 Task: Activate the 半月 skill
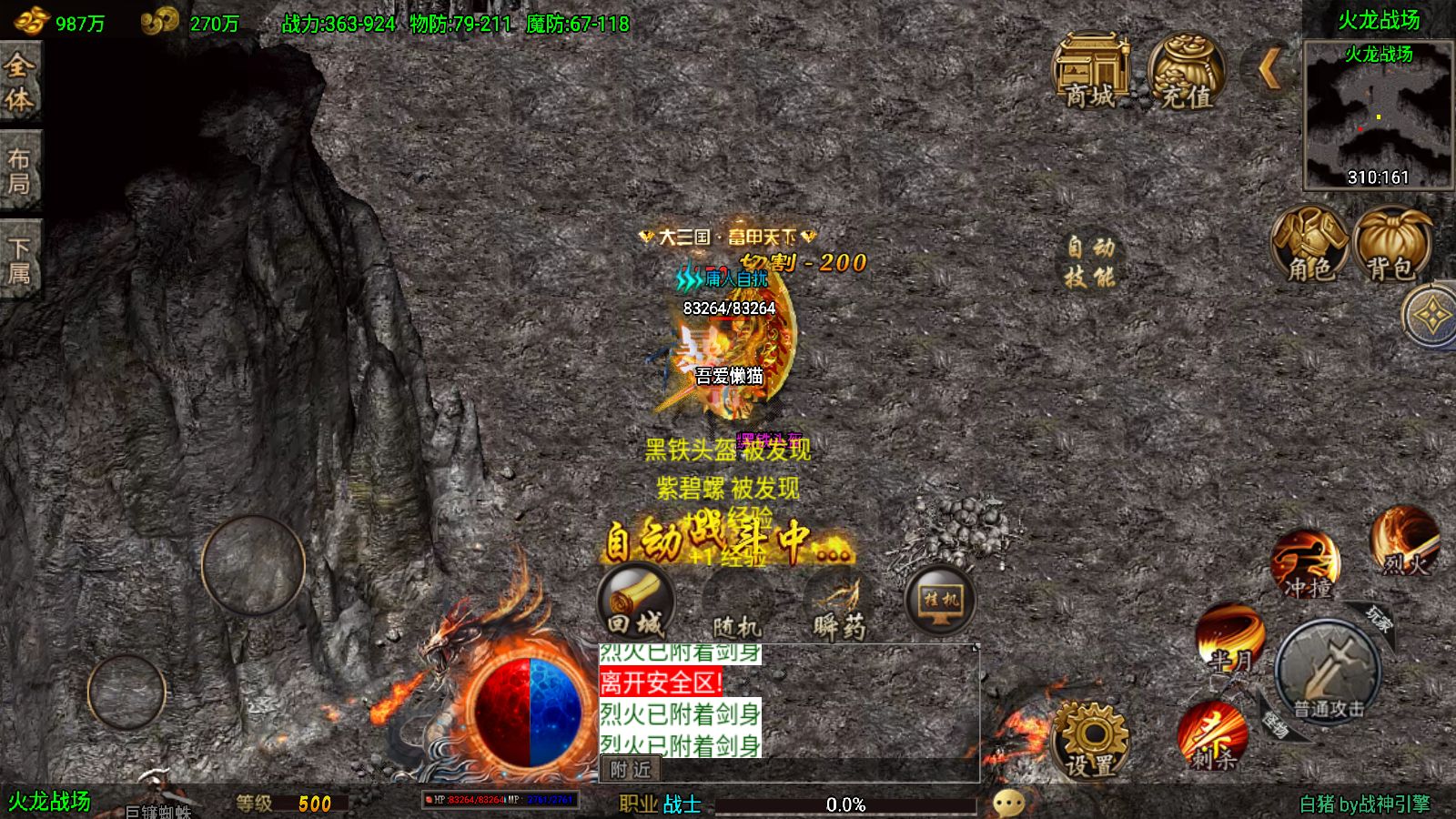point(1229,637)
